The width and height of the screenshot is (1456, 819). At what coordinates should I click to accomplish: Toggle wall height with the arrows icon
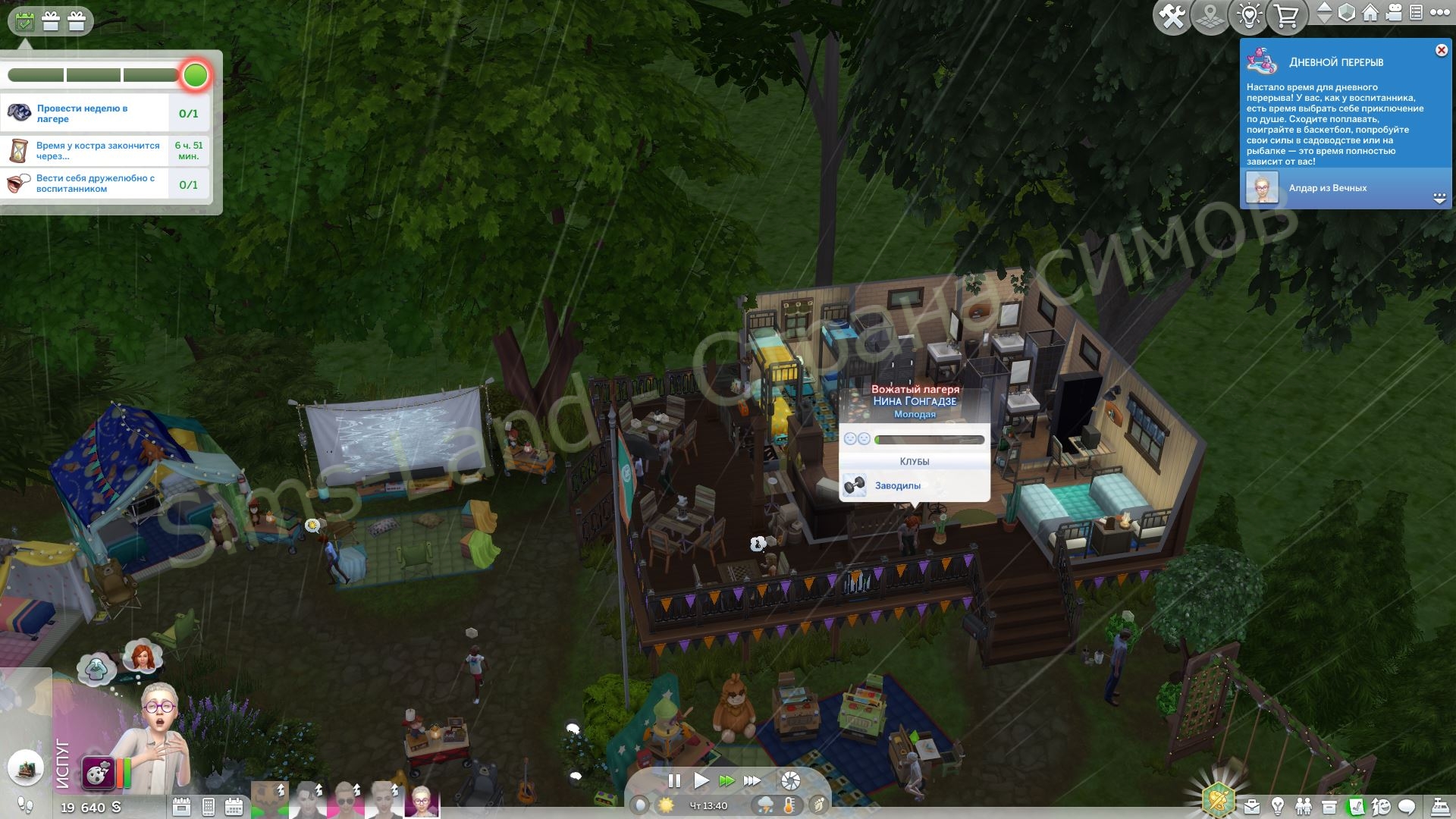coord(1326,12)
